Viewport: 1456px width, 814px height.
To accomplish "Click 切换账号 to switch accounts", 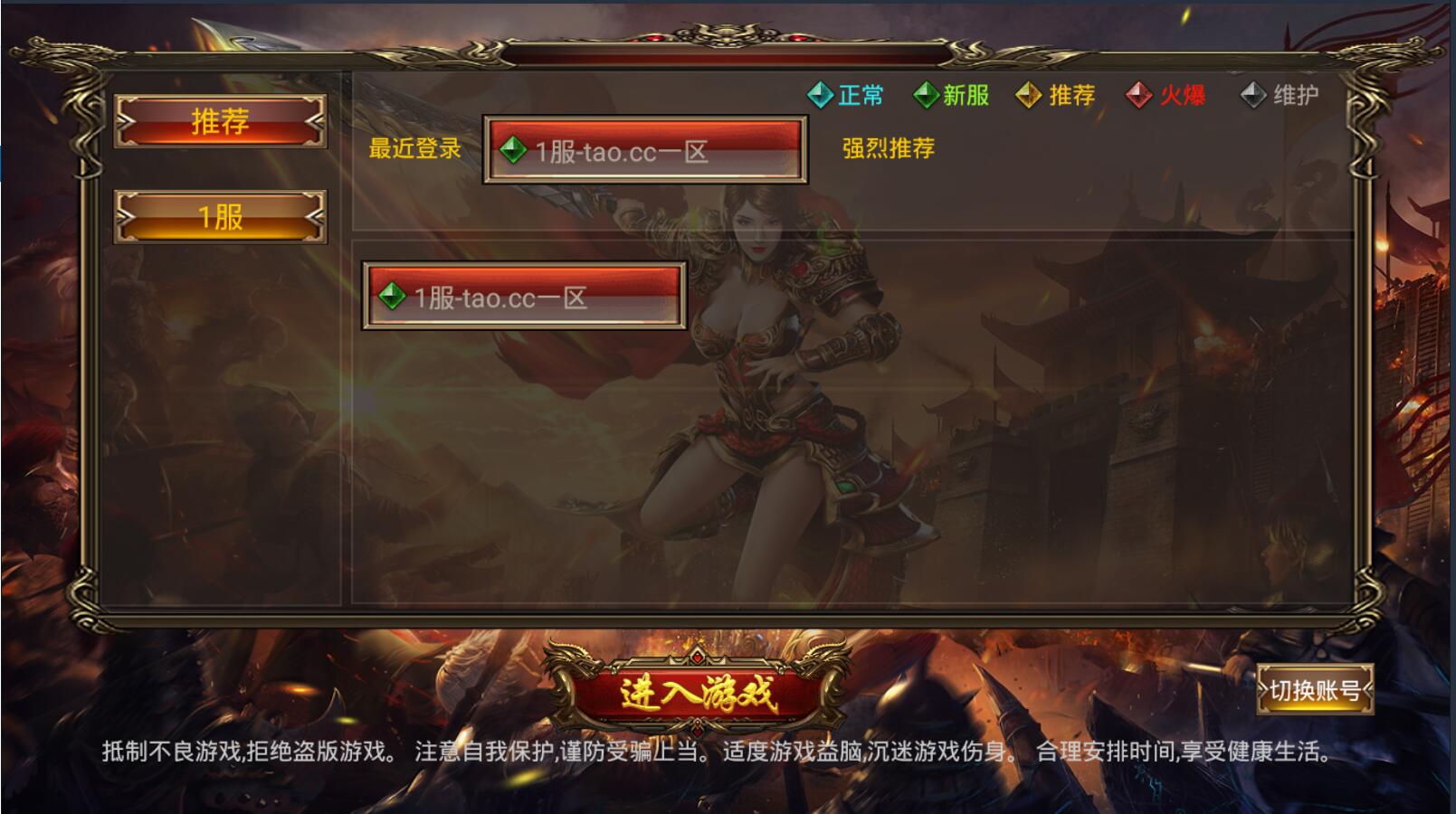I will click(1313, 690).
